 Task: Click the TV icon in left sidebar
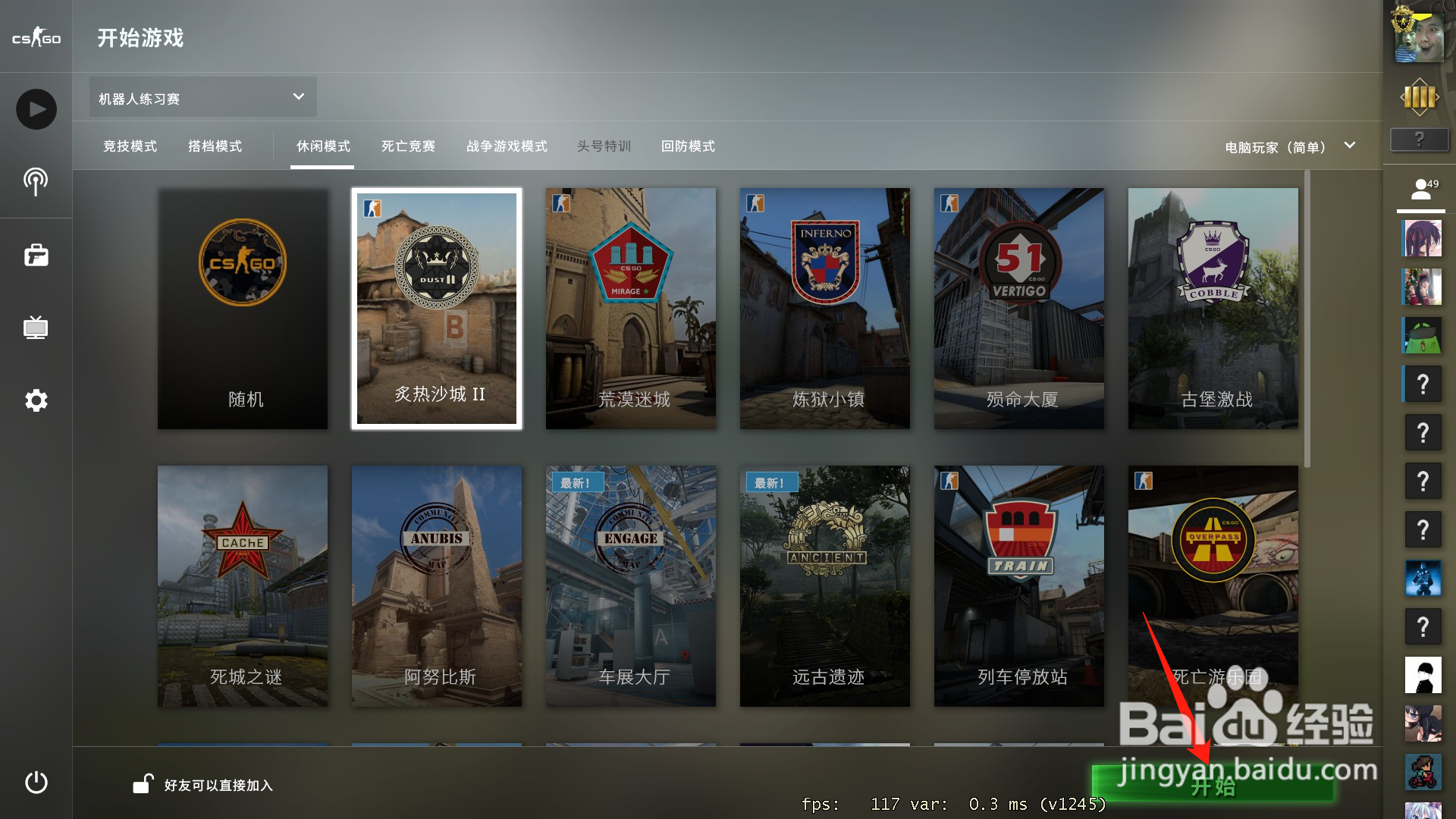(x=36, y=328)
